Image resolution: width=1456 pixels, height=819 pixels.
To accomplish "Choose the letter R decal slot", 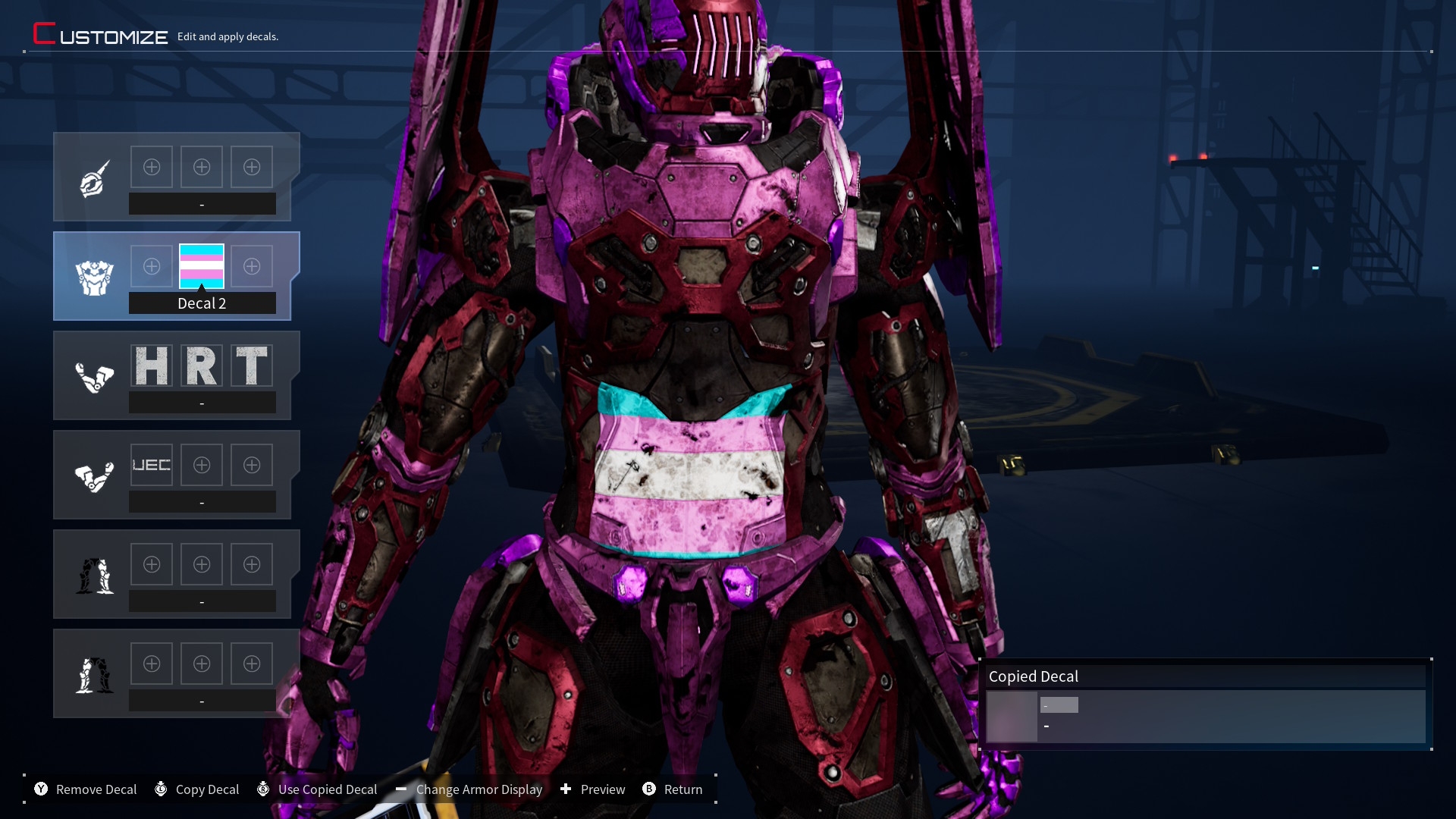I will pyautogui.click(x=202, y=366).
